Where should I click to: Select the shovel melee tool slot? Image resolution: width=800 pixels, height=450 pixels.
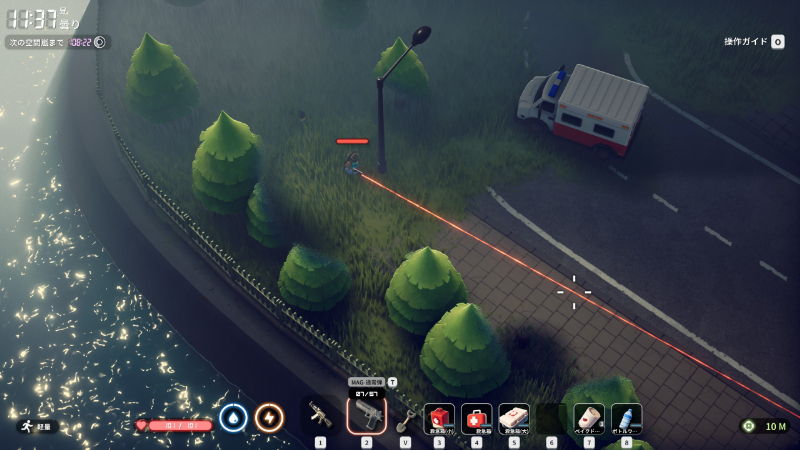405,418
